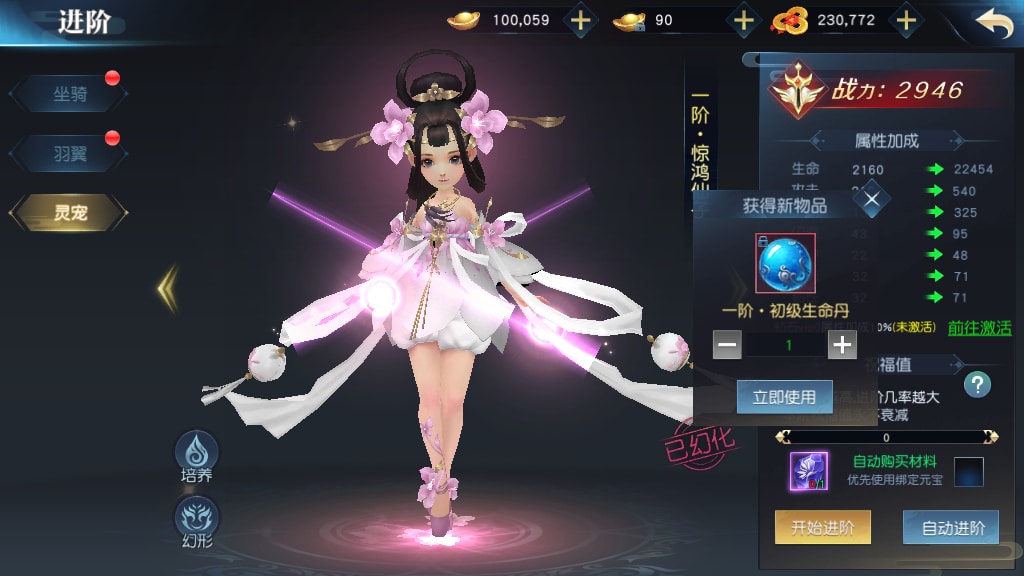Open the 前往激活 activation link
Viewport: 1024px width, 576px height.
[979, 328]
